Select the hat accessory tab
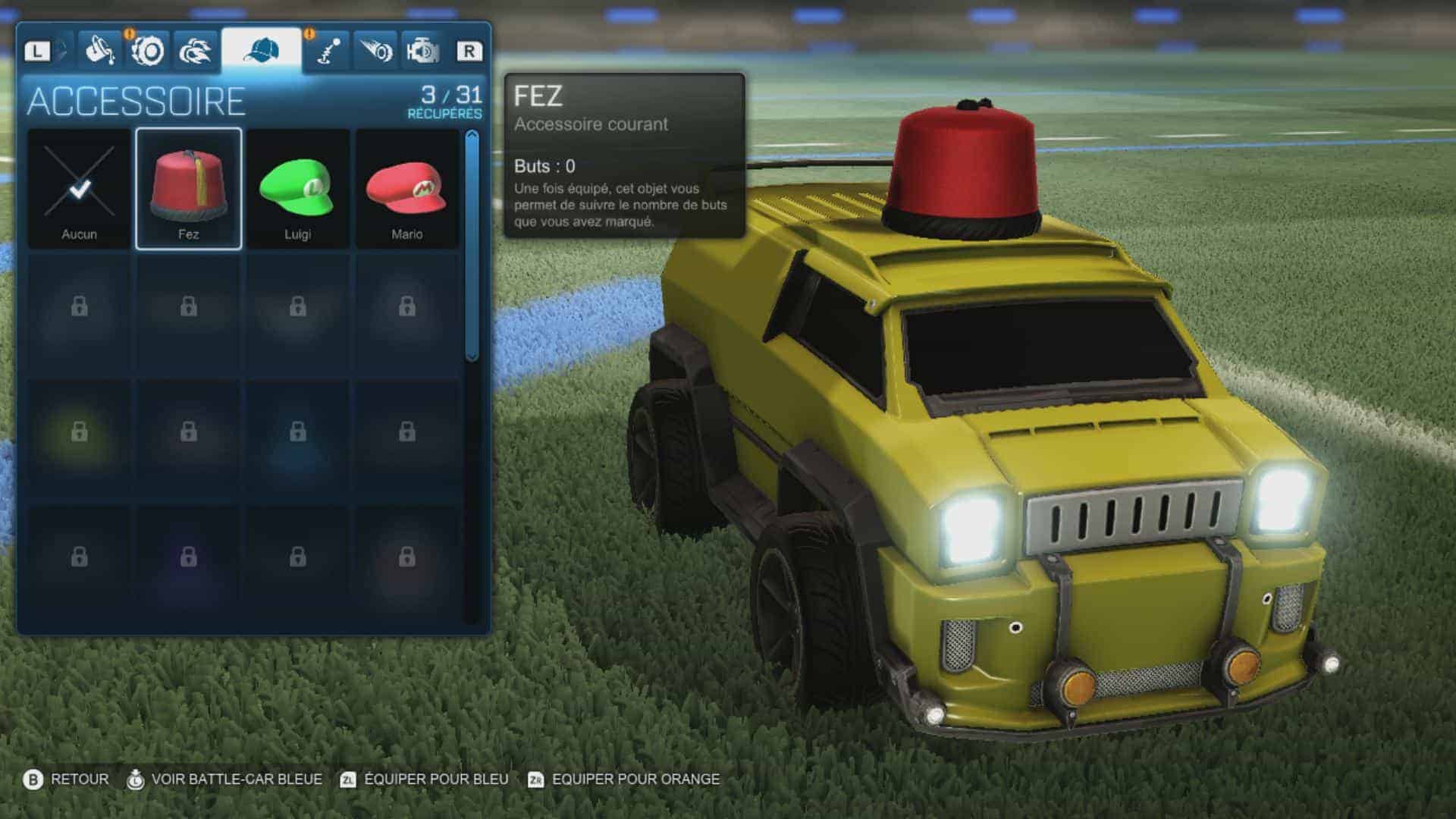1456x819 pixels. (262, 52)
